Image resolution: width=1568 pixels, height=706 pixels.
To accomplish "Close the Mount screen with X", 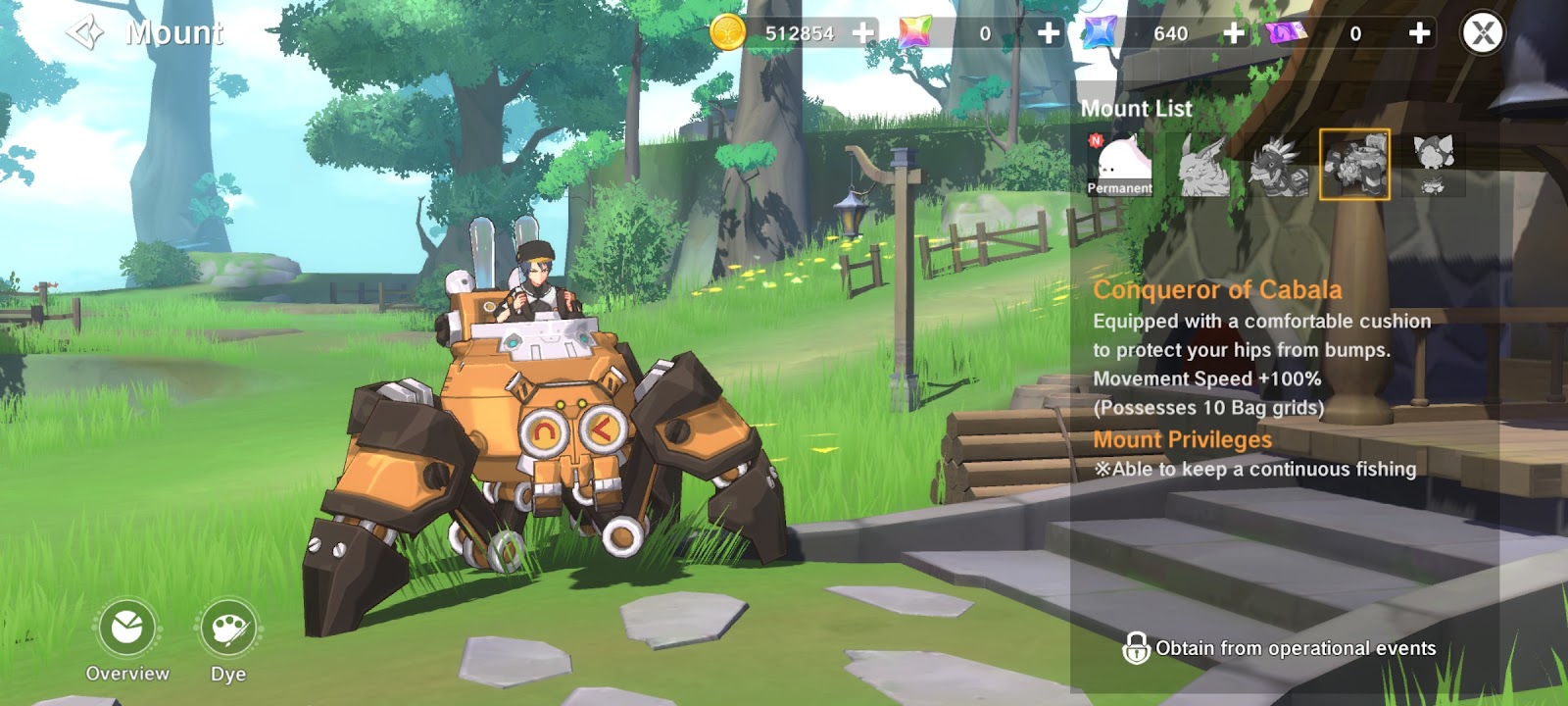I will pyautogui.click(x=1482, y=33).
